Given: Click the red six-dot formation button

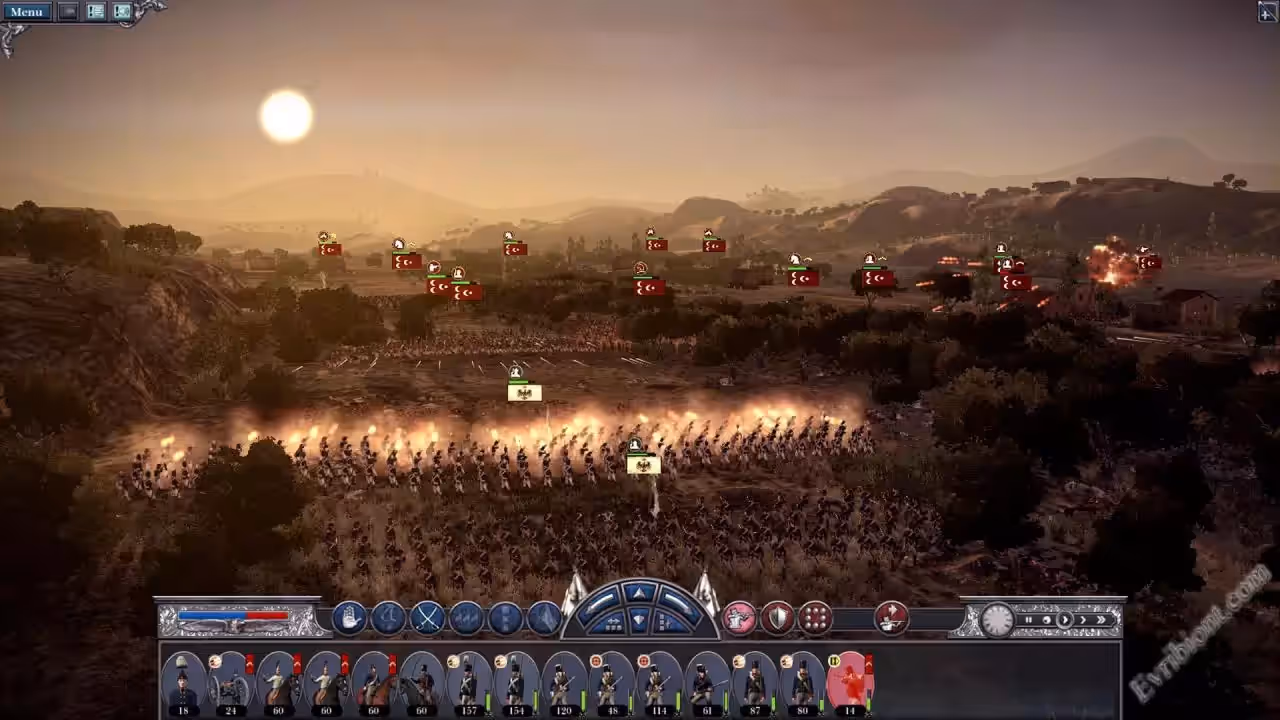Looking at the screenshot, I should click(x=816, y=618).
